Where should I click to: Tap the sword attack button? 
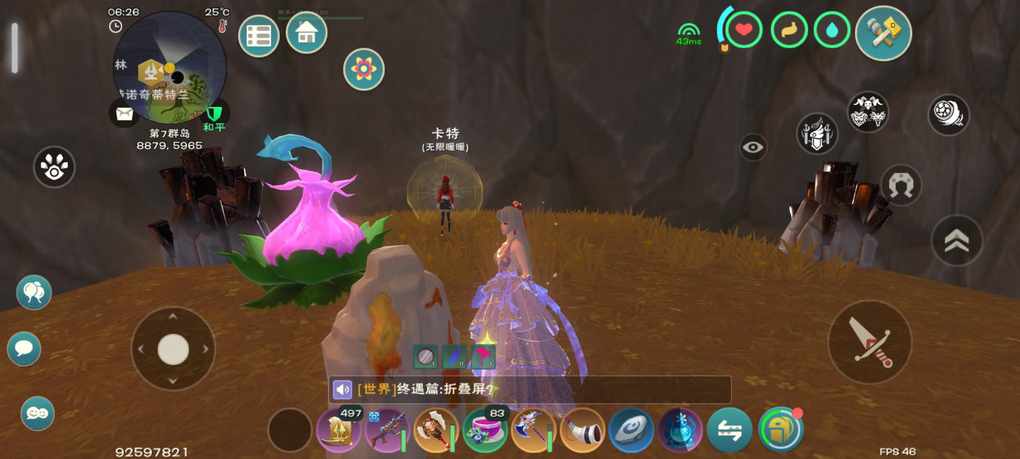click(869, 342)
